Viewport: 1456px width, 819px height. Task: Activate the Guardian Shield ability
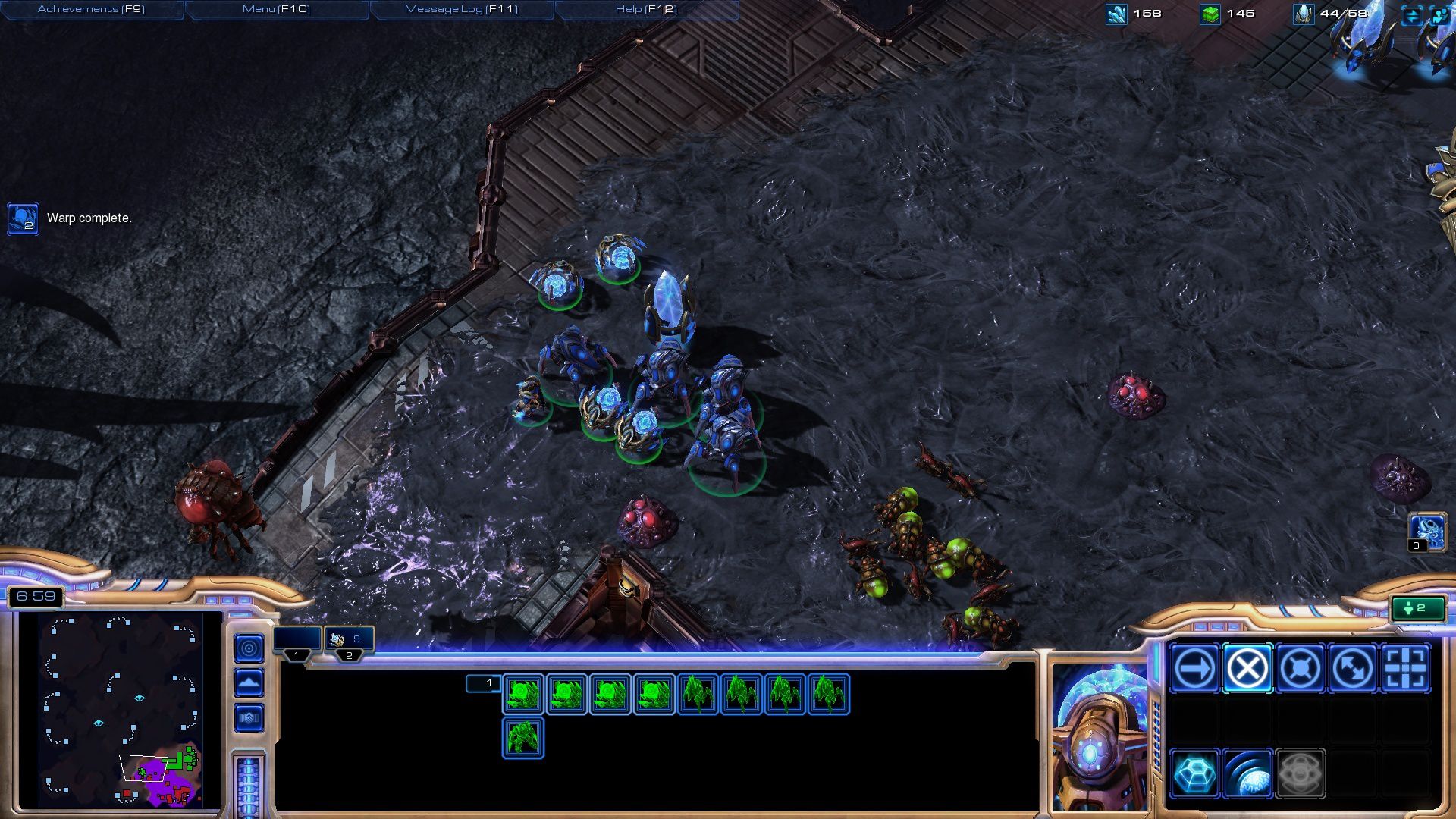coord(1247,773)
